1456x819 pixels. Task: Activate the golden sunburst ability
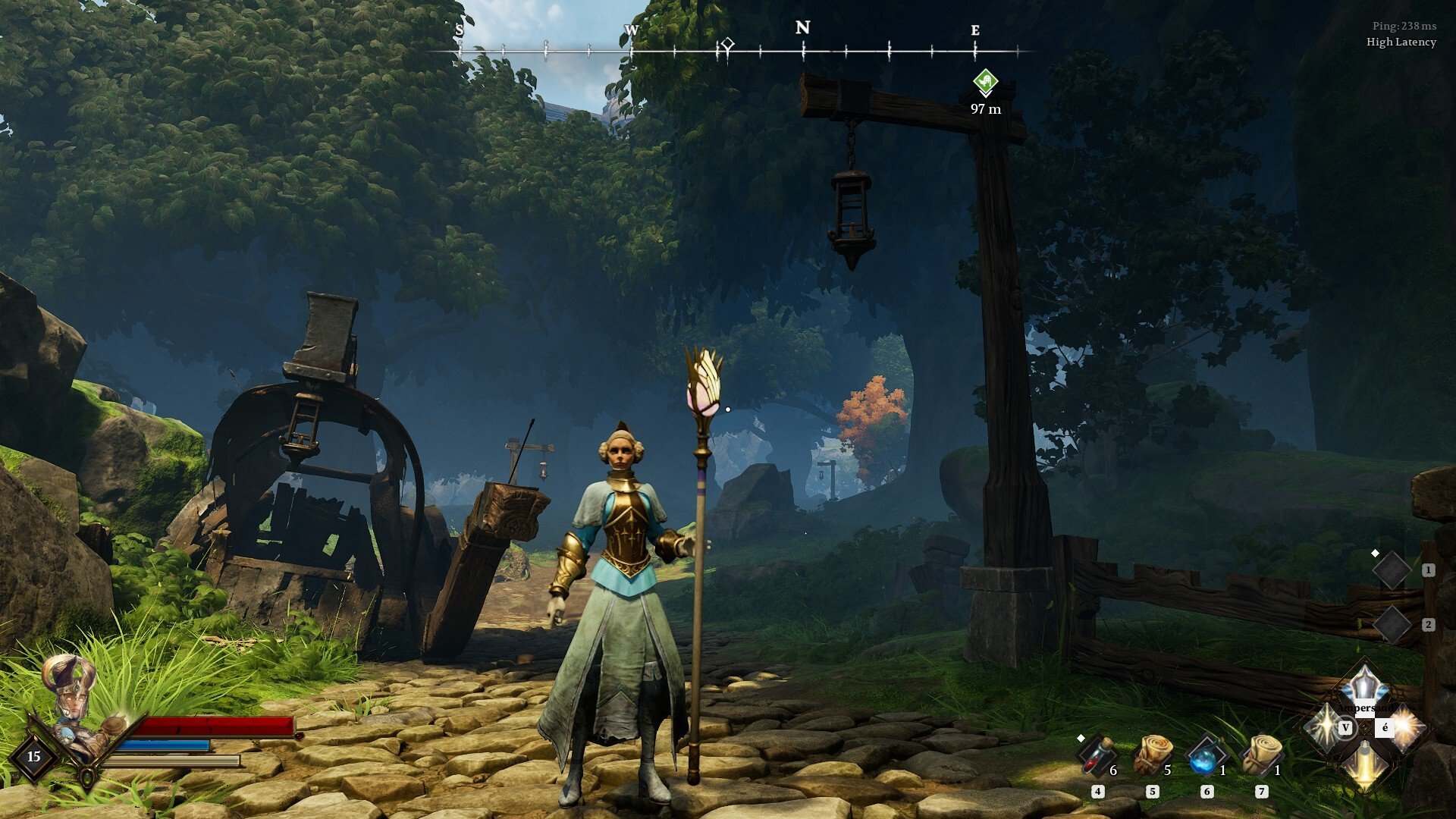pyautogui.click(x=1404, y=726)
